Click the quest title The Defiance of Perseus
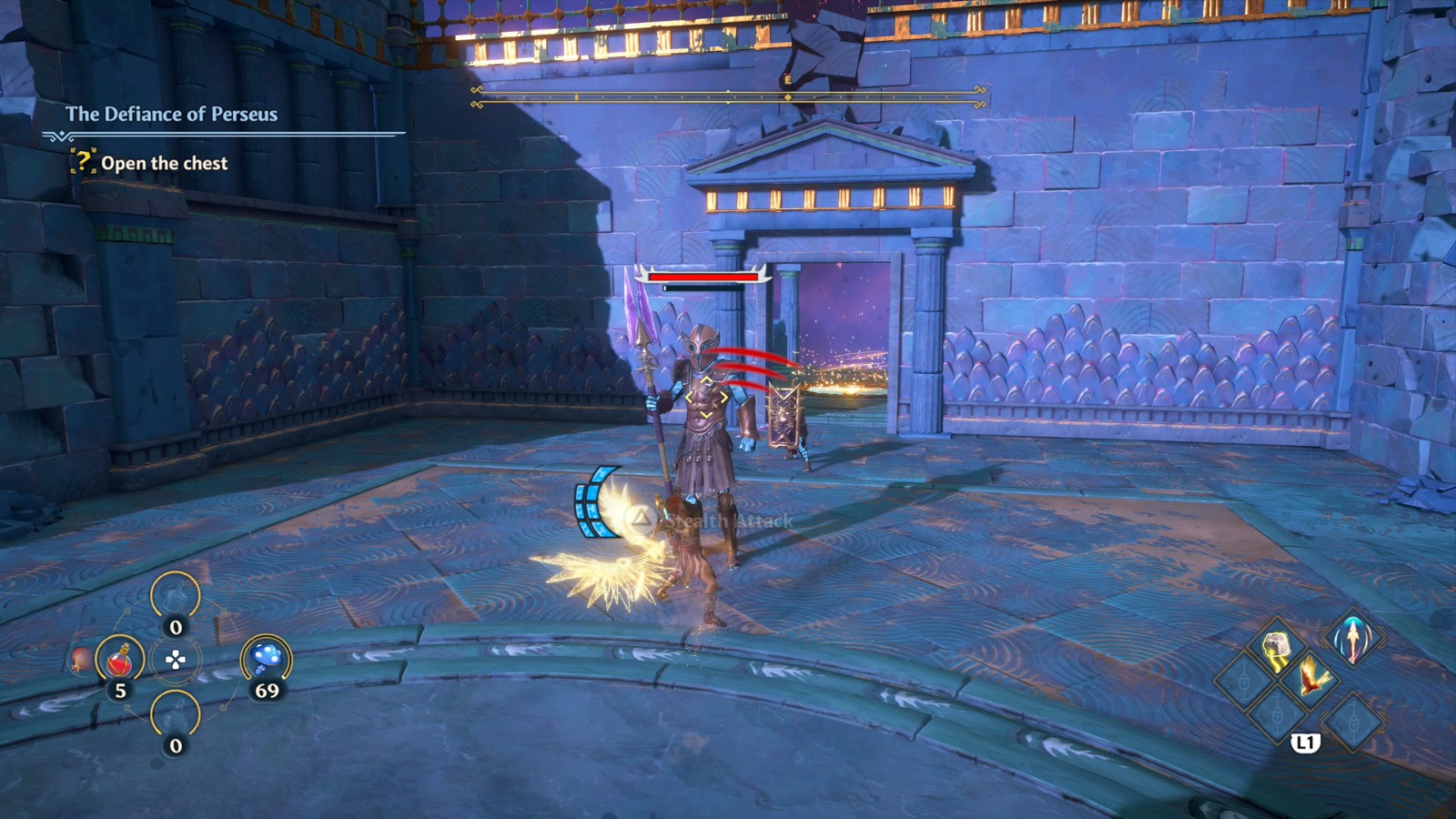 pyautogui.click(x=175, y=115)
